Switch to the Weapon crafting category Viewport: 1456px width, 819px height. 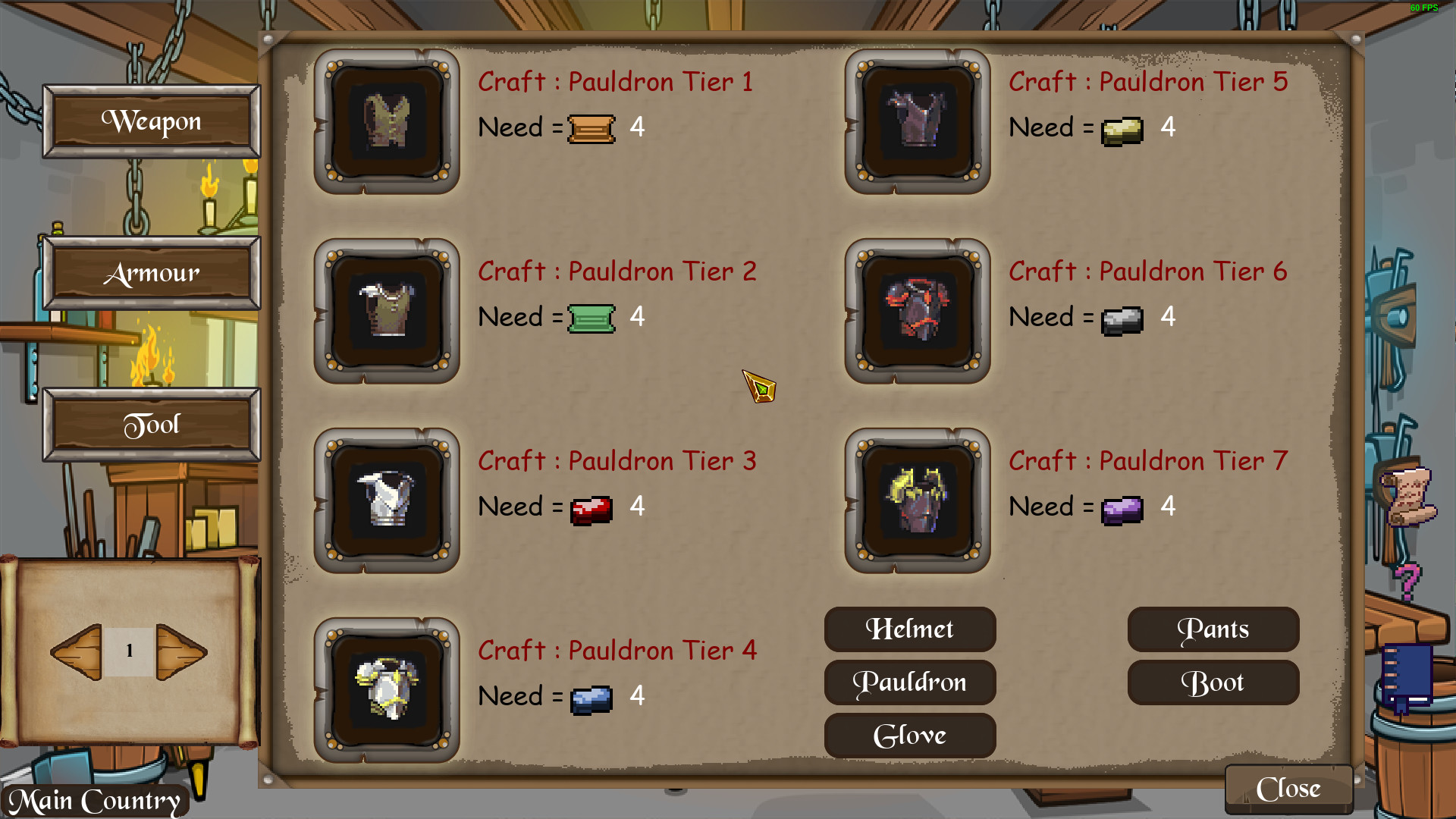point(151,121)
